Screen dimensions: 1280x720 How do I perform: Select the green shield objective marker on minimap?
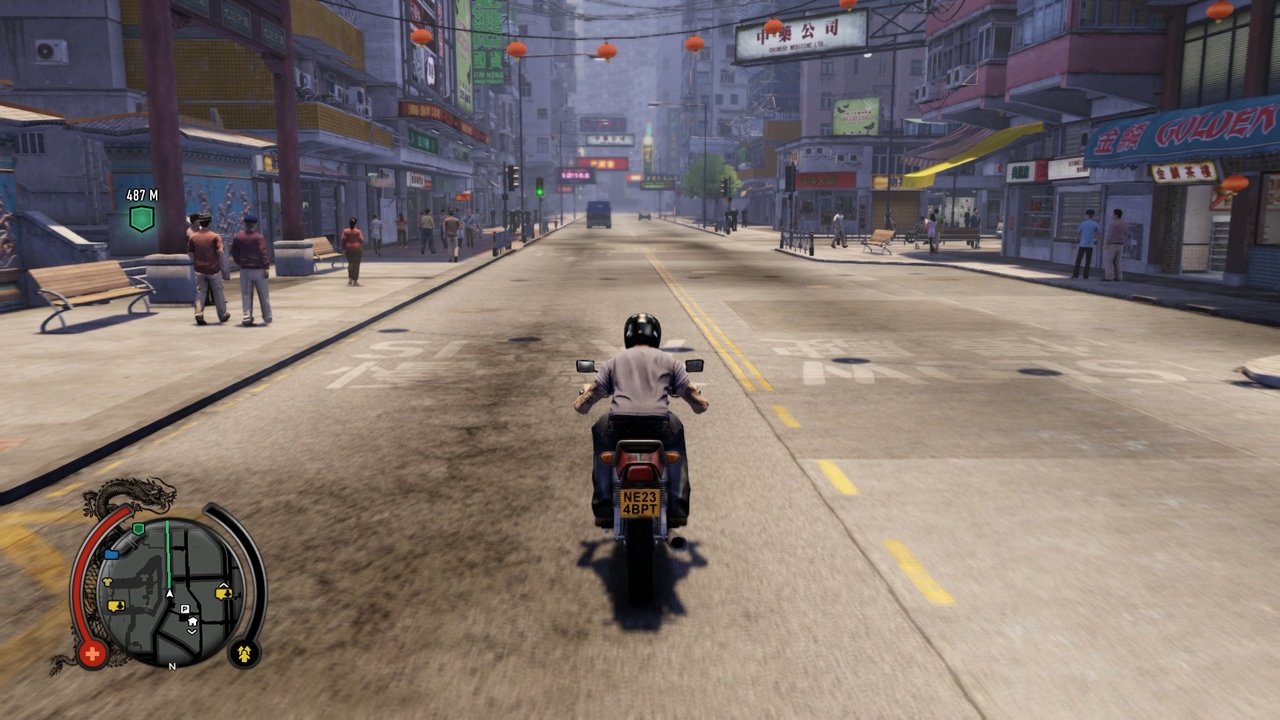tap(138, 528)
